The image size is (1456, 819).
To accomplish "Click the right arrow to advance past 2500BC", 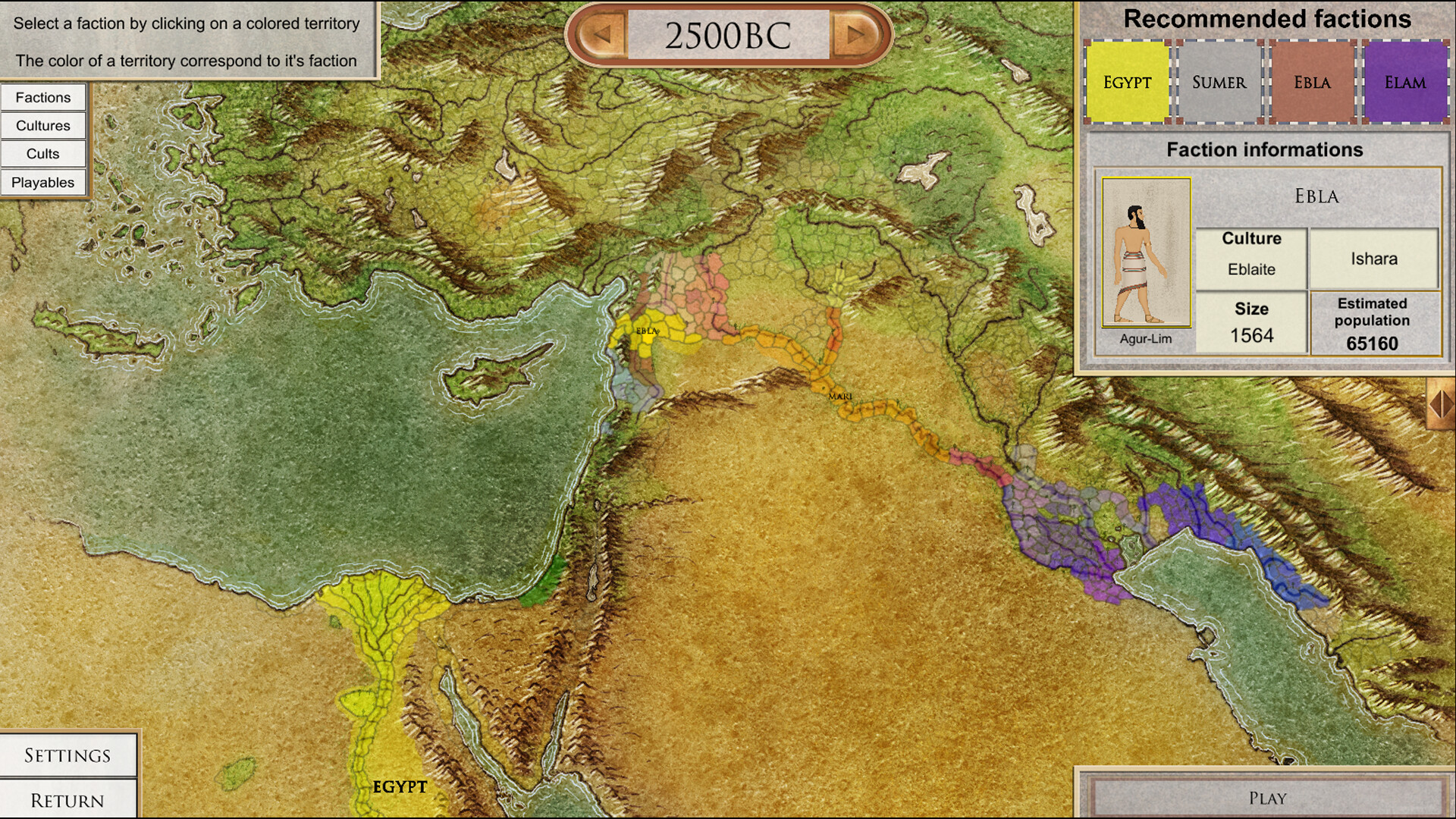I will point(854,33).
